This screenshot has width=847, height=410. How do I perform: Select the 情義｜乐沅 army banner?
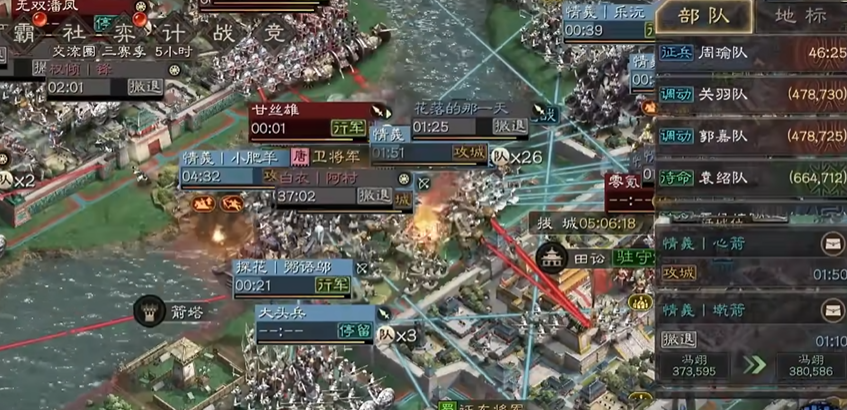point(605,21)
